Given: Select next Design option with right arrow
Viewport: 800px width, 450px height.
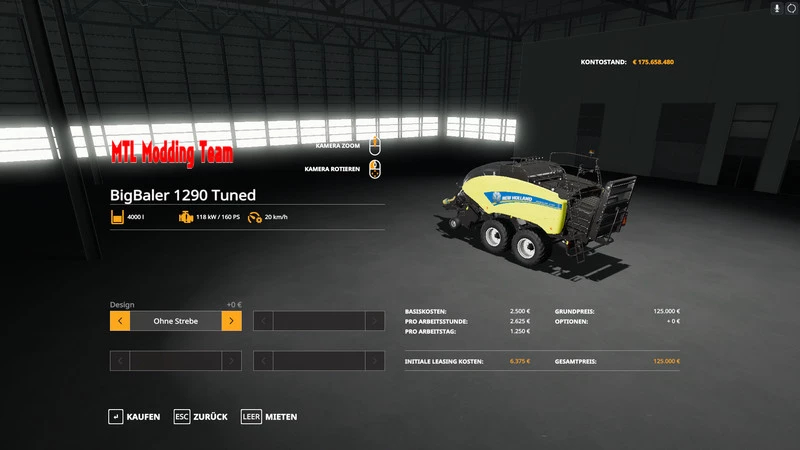Looking at the screenshot, I should click(231, 321).
